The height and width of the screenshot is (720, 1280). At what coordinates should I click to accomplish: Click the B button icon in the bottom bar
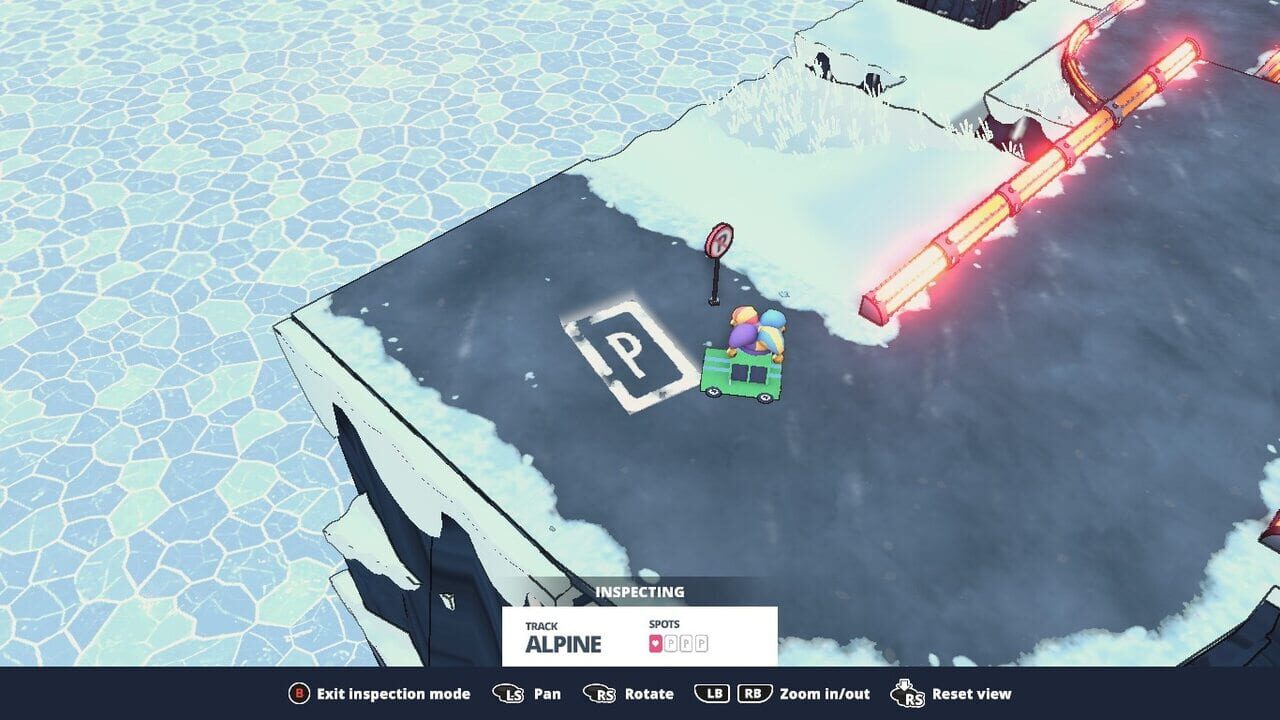[x=299, y=693]
